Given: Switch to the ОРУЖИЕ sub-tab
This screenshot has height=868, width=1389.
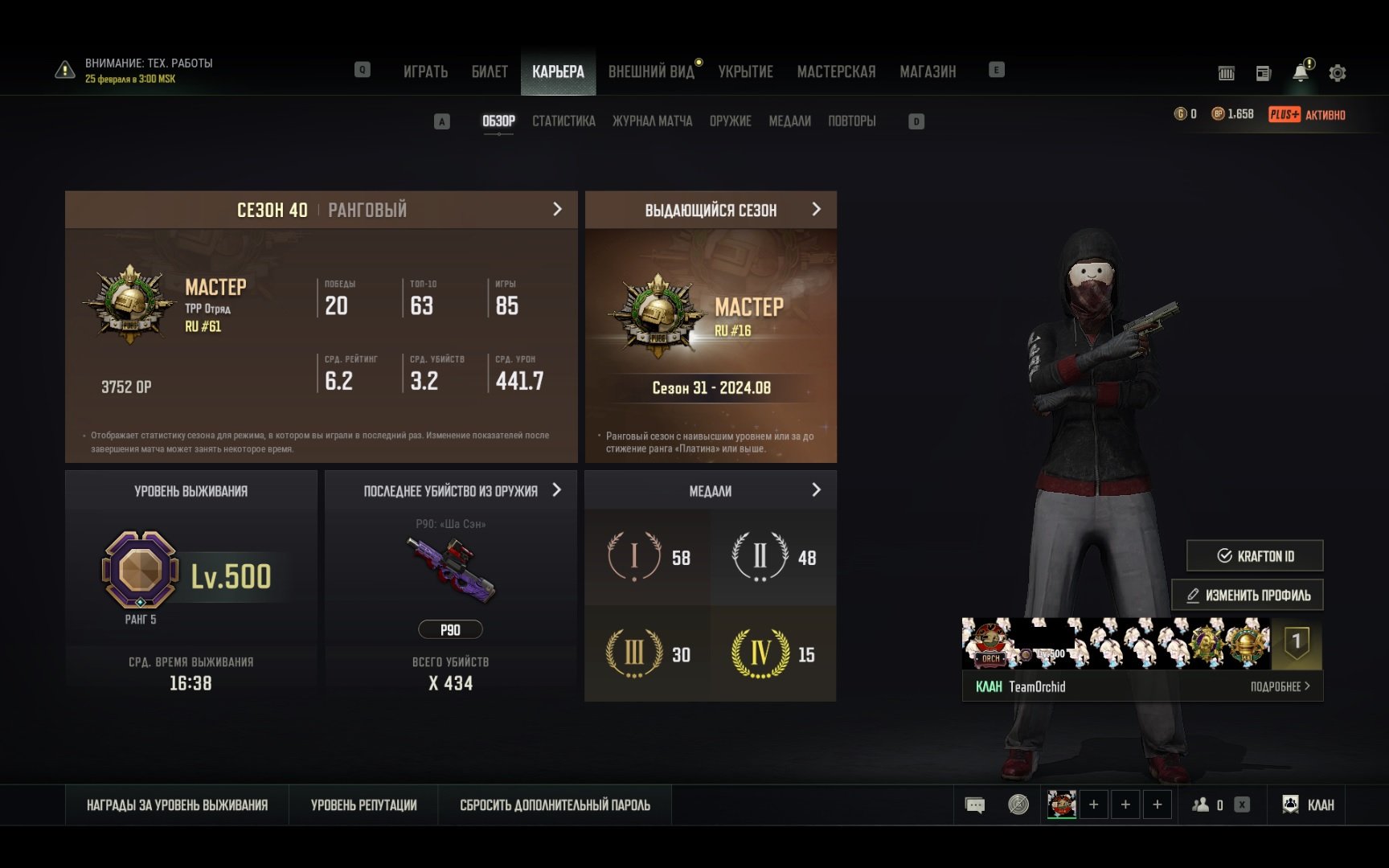Looking at the screenshot, I should click(x=730, y=121).
